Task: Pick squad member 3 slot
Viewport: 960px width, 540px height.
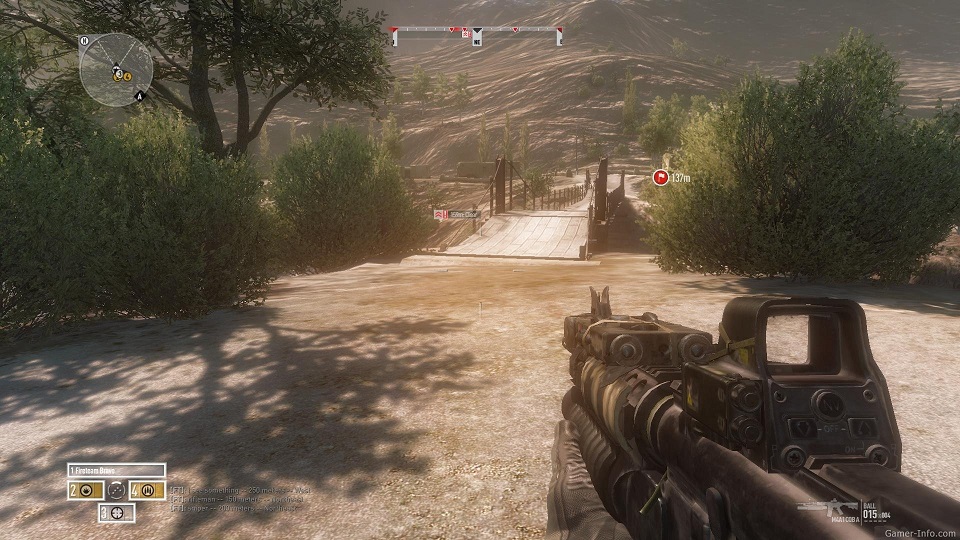Action: 116,513
